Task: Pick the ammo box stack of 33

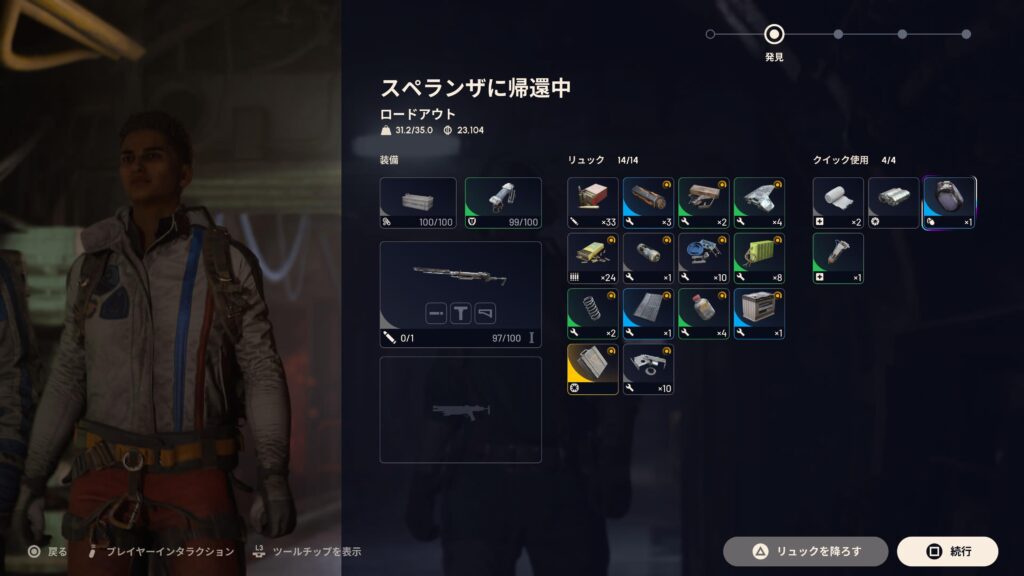Action: (x=593, y=203)
